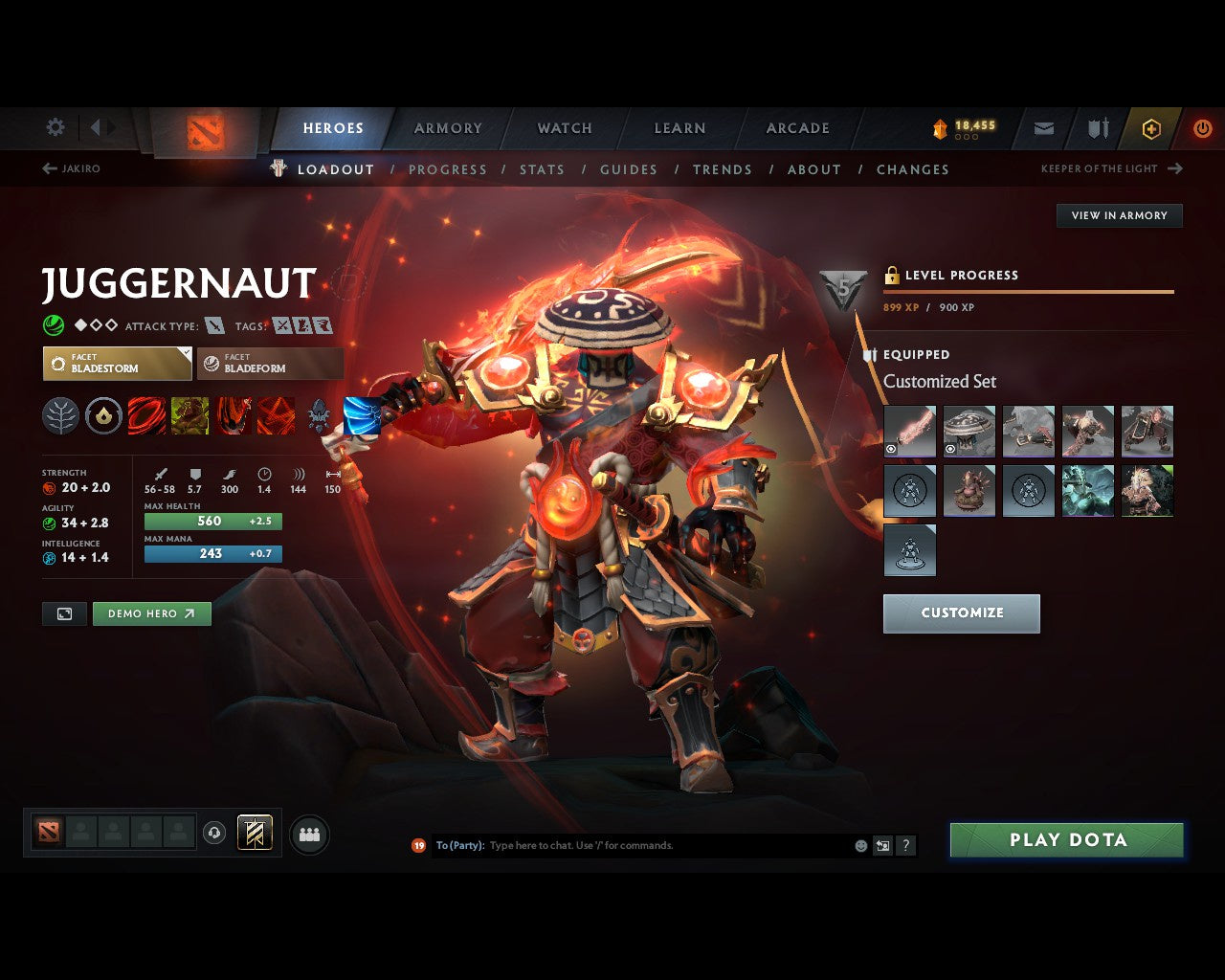Switch to the Stats tab

click(x=542, y=169)
